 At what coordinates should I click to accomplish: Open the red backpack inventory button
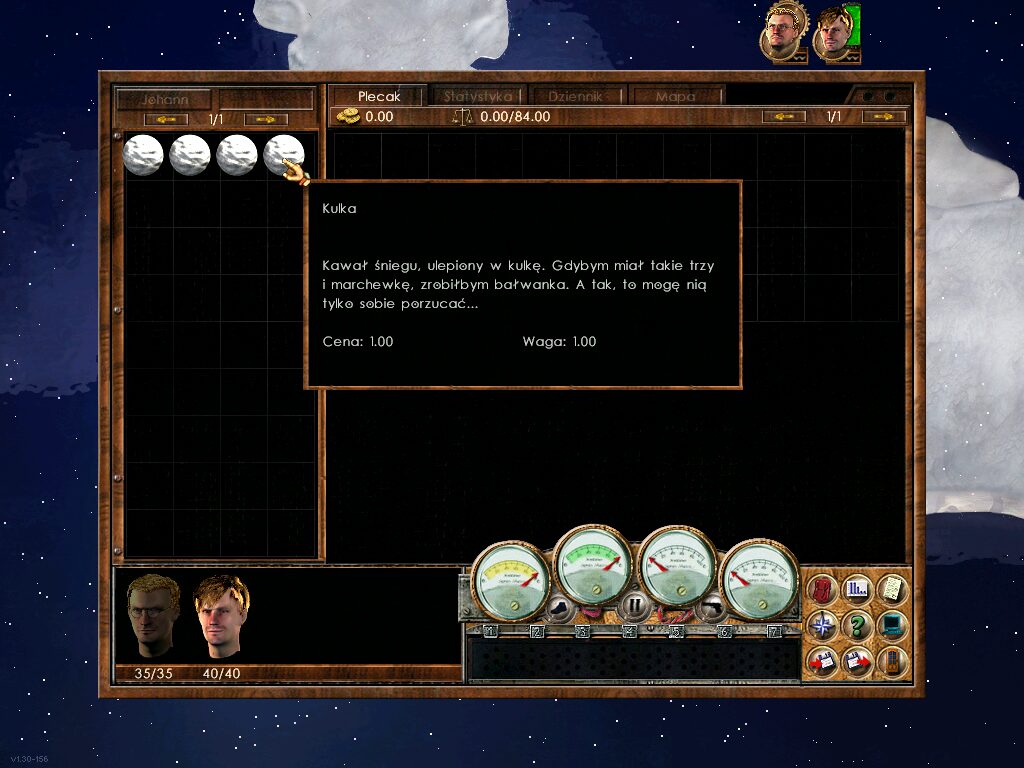[x=821, y=589]
